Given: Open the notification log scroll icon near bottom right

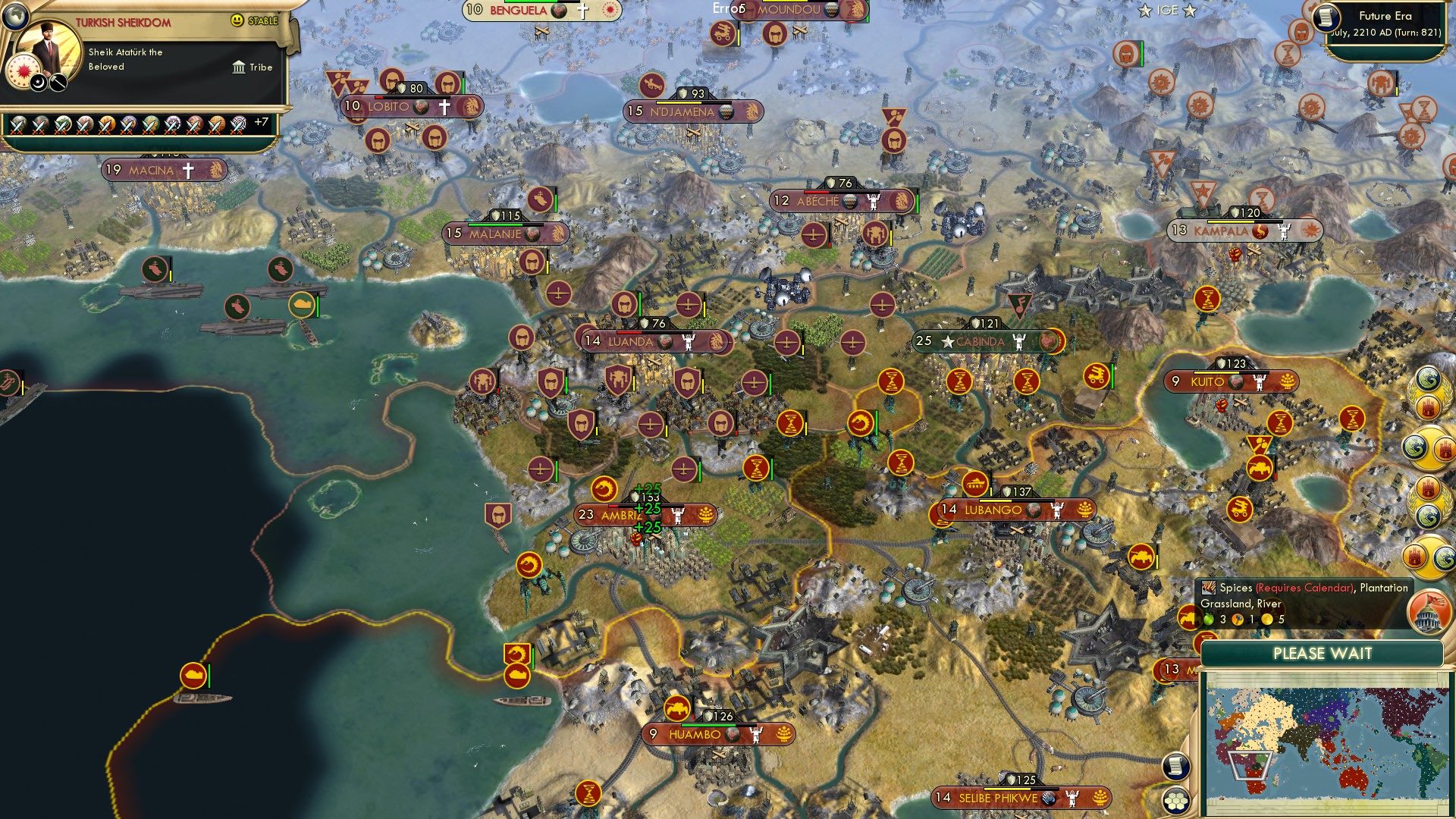Looking at the screenshot, I should (x=1177, y=767).
